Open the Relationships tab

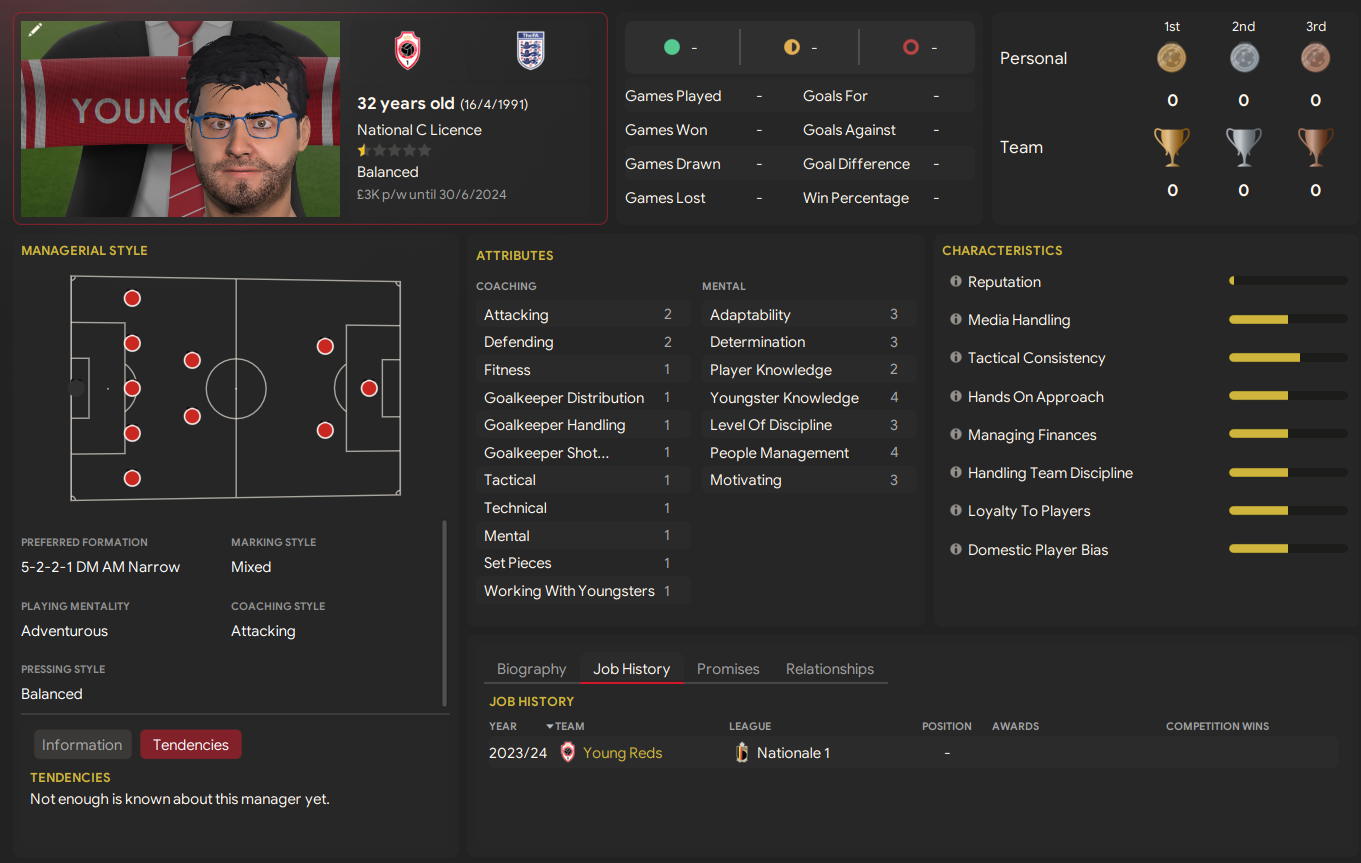pyautogui.click(x=830, y=668)
